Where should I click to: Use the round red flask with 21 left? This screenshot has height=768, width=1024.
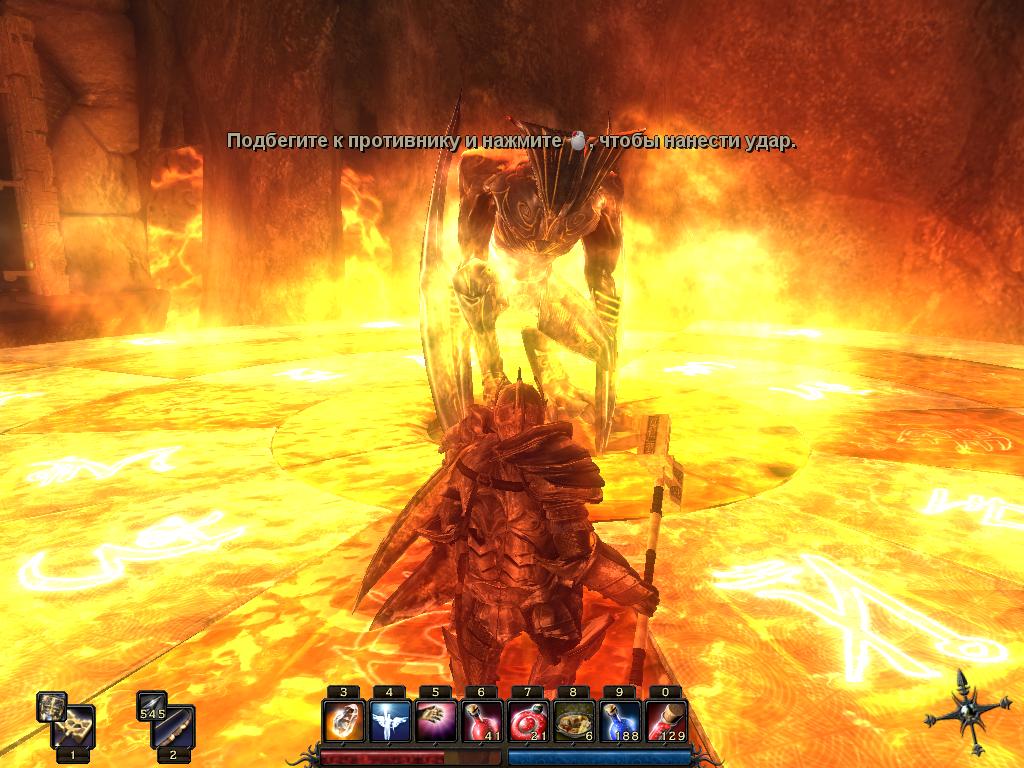[527, 720]
